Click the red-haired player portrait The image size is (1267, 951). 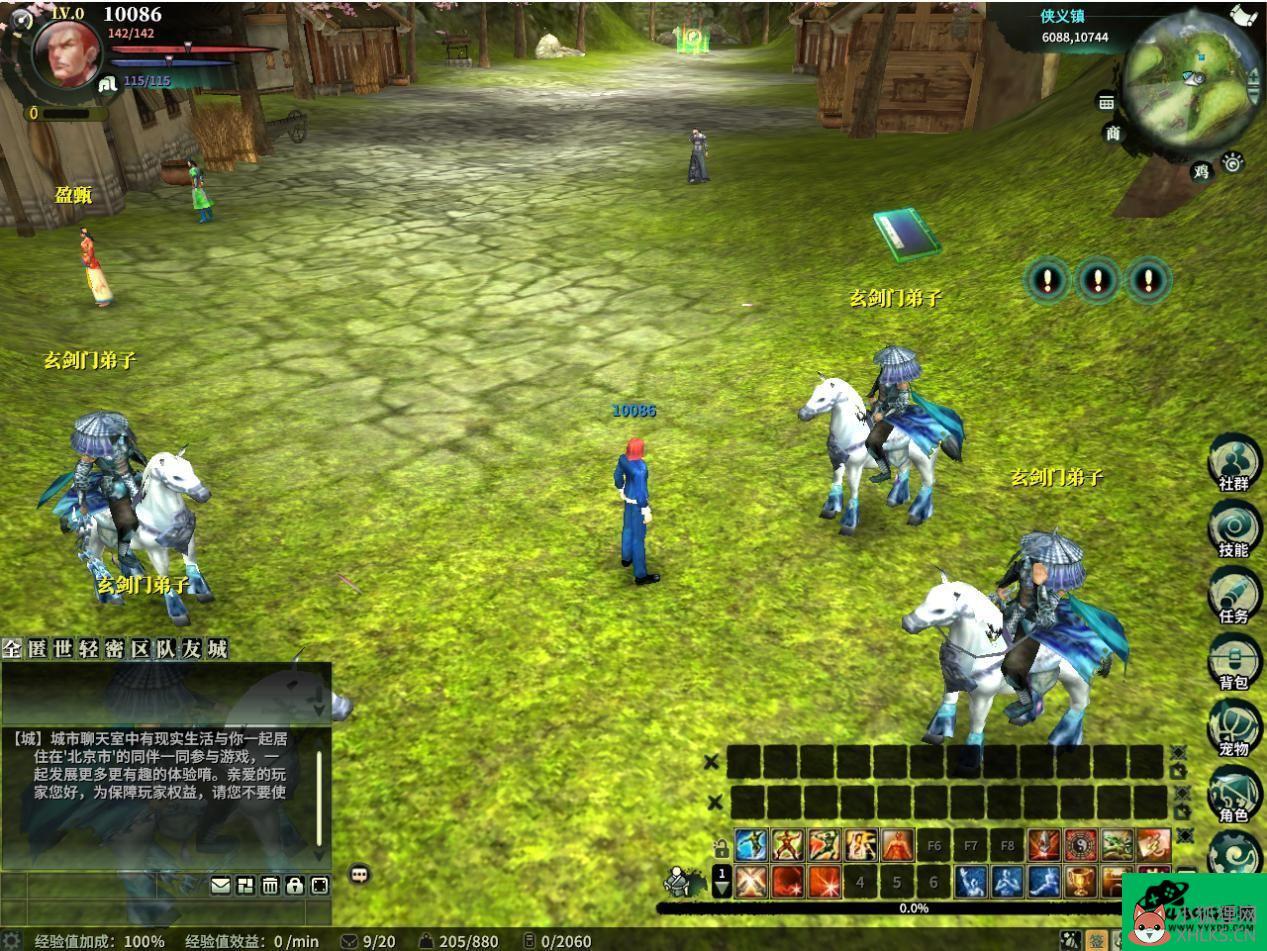pyautogui.click(x=66, y=52)
